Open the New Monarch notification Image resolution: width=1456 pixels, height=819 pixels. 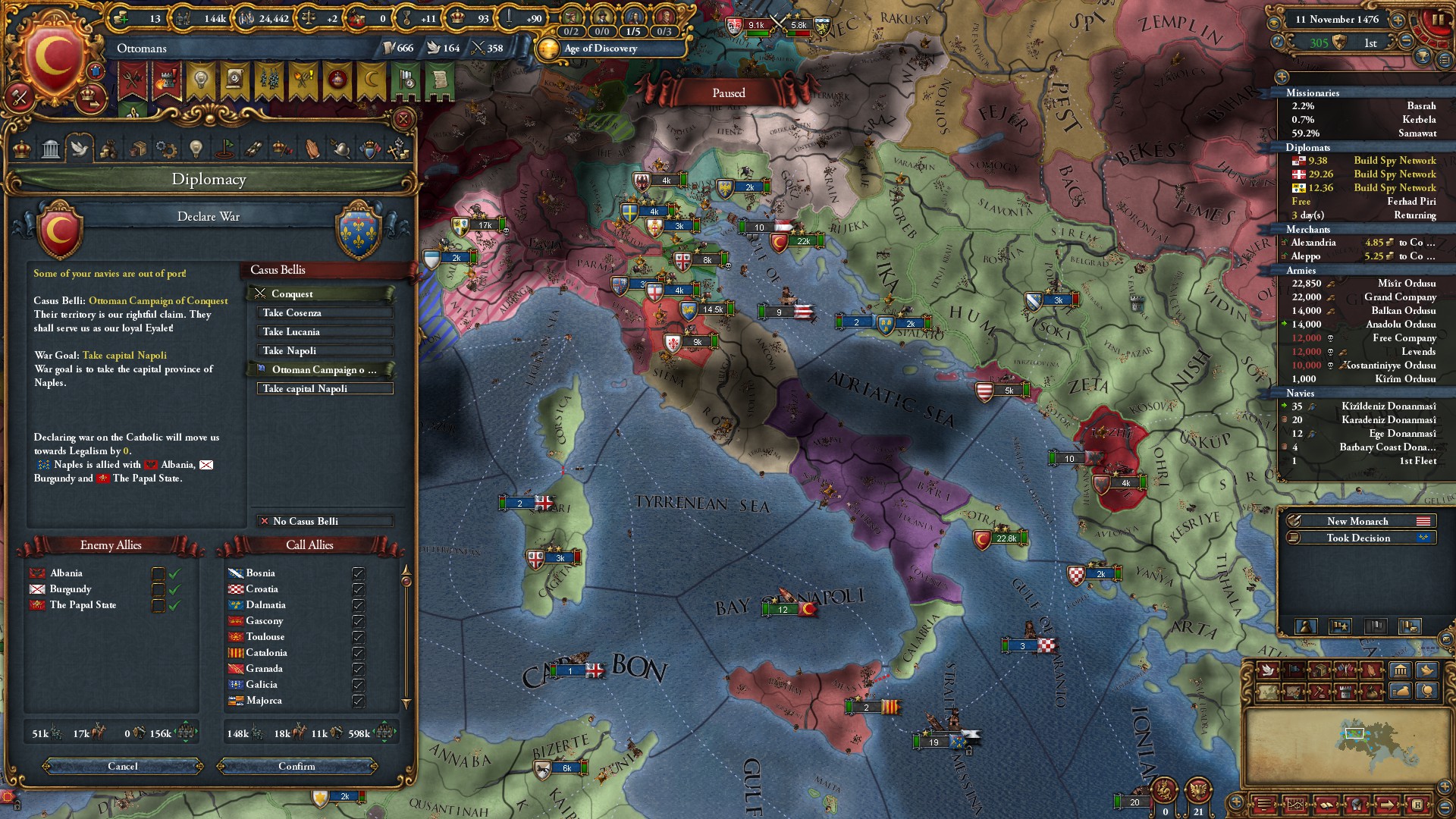1357,522
